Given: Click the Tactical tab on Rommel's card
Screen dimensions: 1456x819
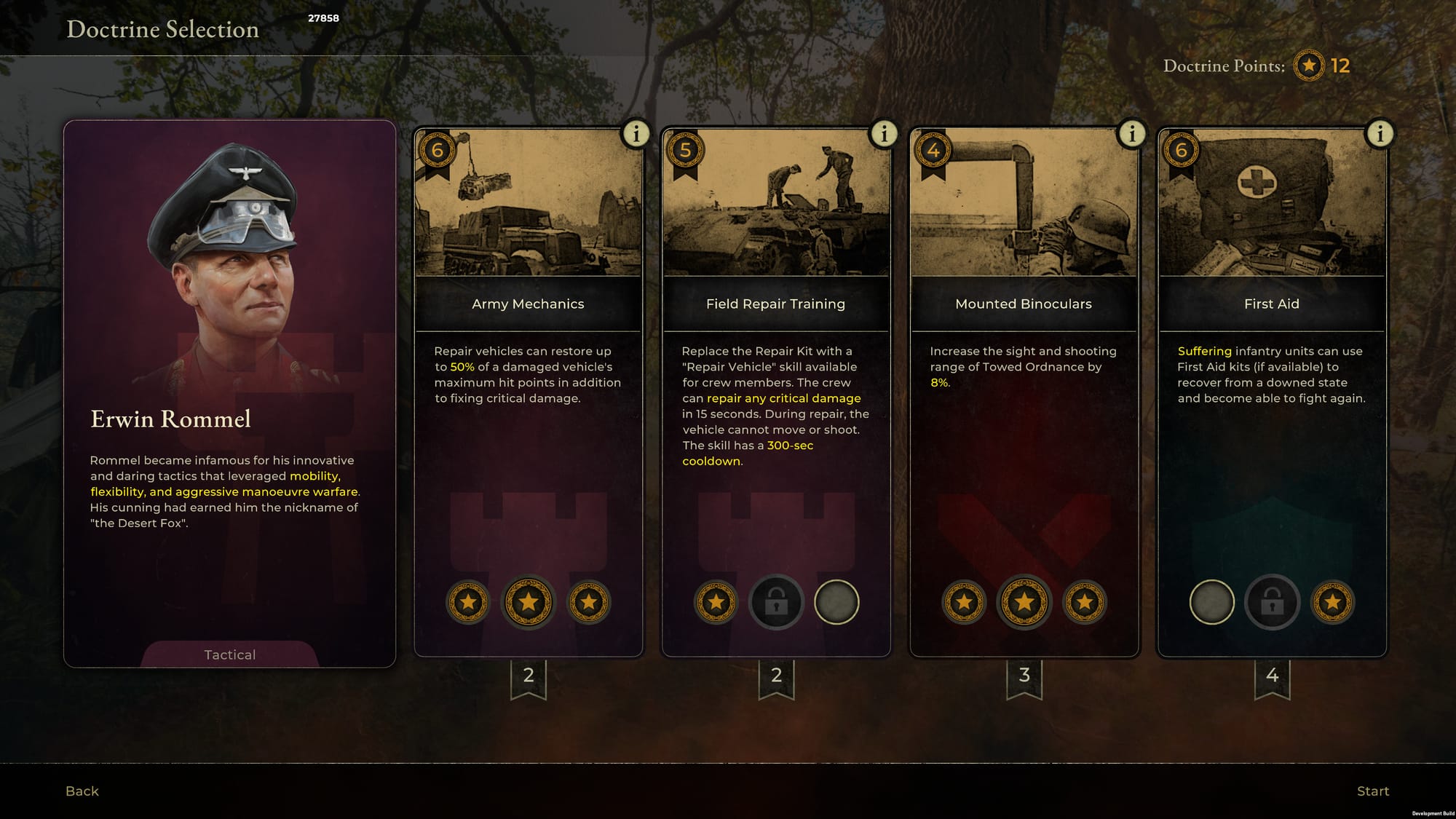Looking at the screenshot, I should tap(229, 654).
